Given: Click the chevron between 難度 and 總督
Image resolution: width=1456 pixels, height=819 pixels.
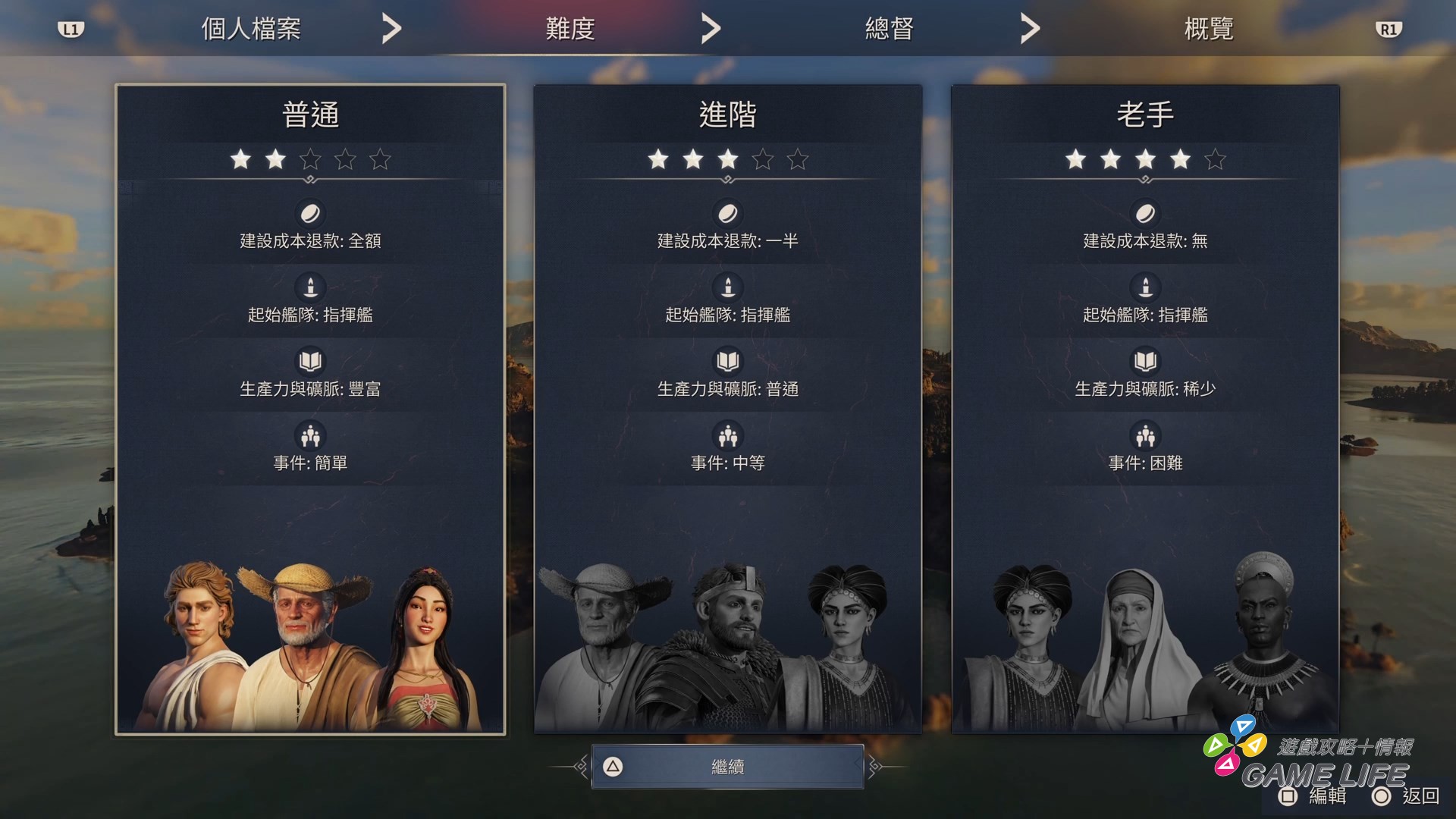Looking at the screenshot, I should coord(710,27).
